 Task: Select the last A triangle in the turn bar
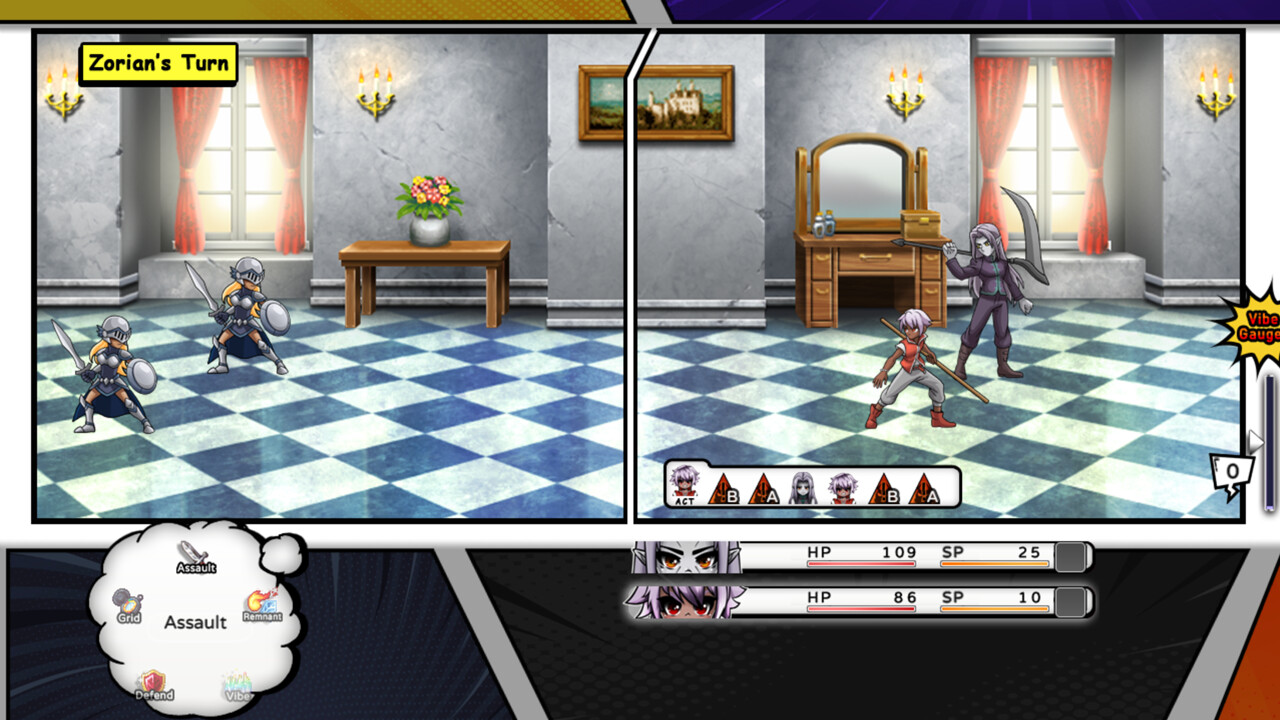point(925,490)
